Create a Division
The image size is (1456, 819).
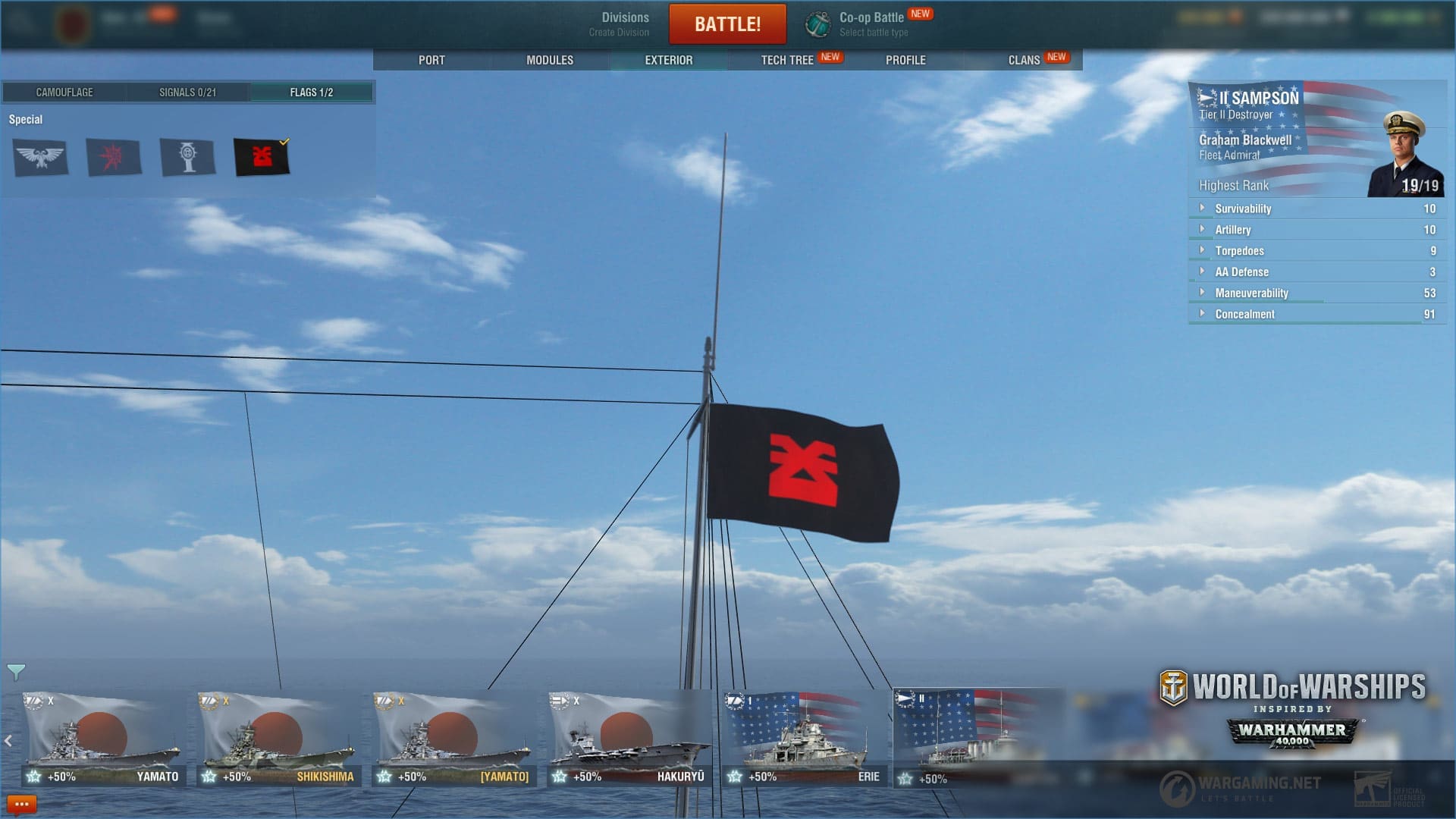pyautogui.click(x=620, y=24)
